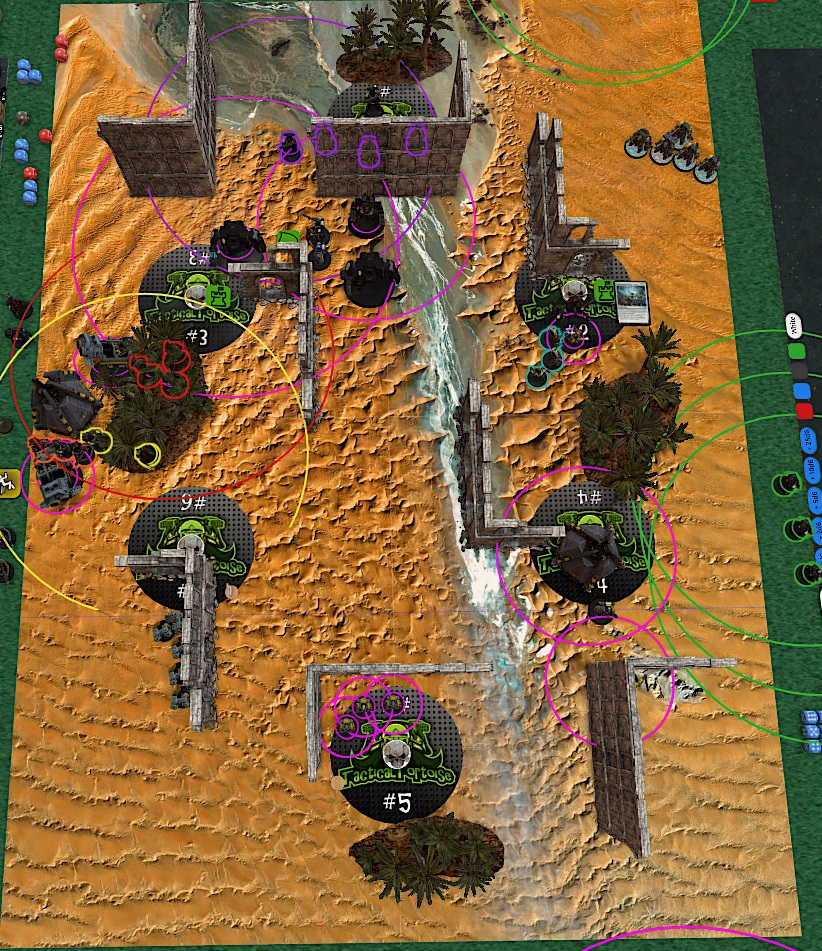Viewport: 822px width, 951px height.
Task: Select the blue color swatch
Action: [x=800, y=391]
